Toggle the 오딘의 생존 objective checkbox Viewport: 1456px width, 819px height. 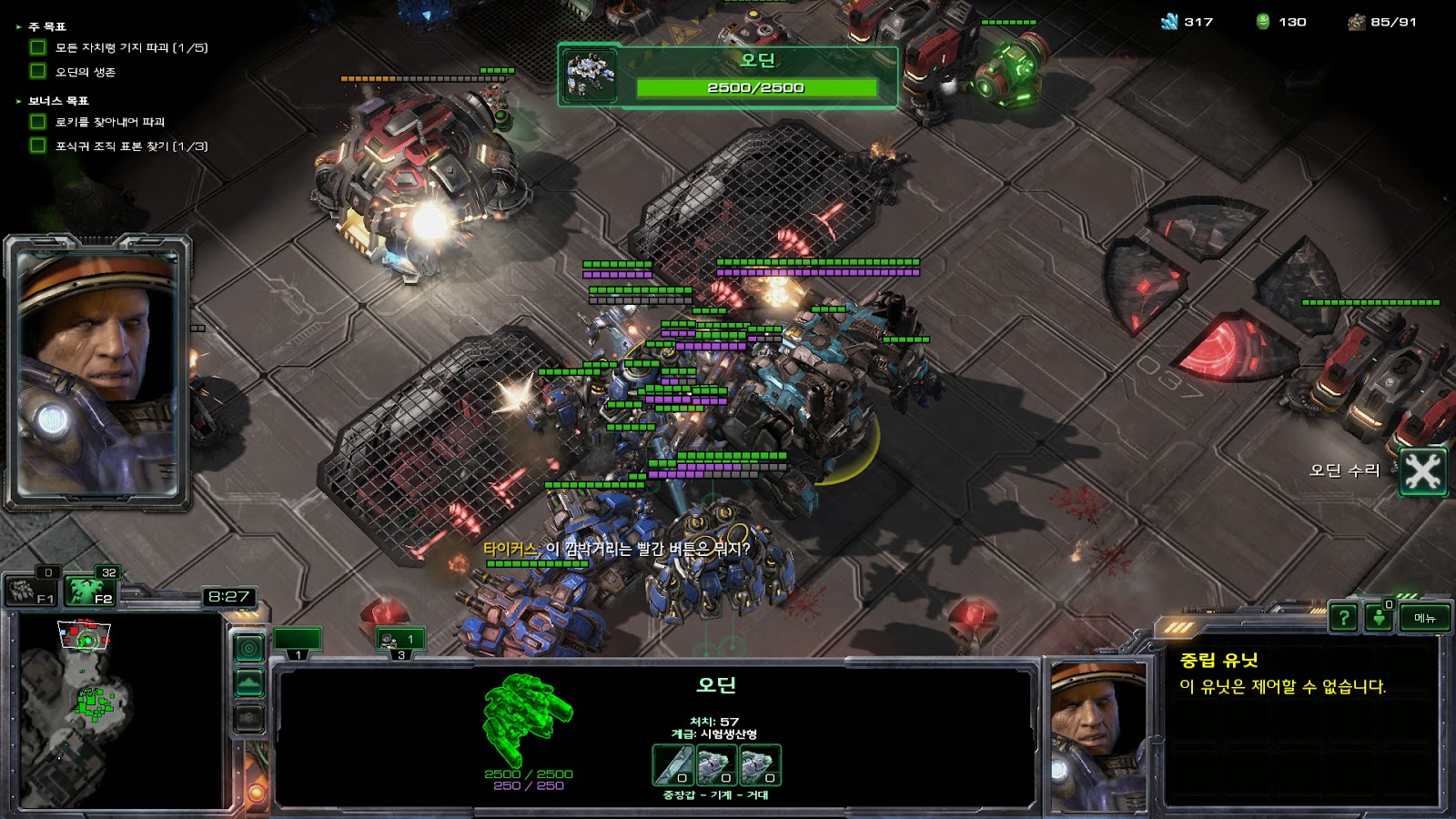38,71
